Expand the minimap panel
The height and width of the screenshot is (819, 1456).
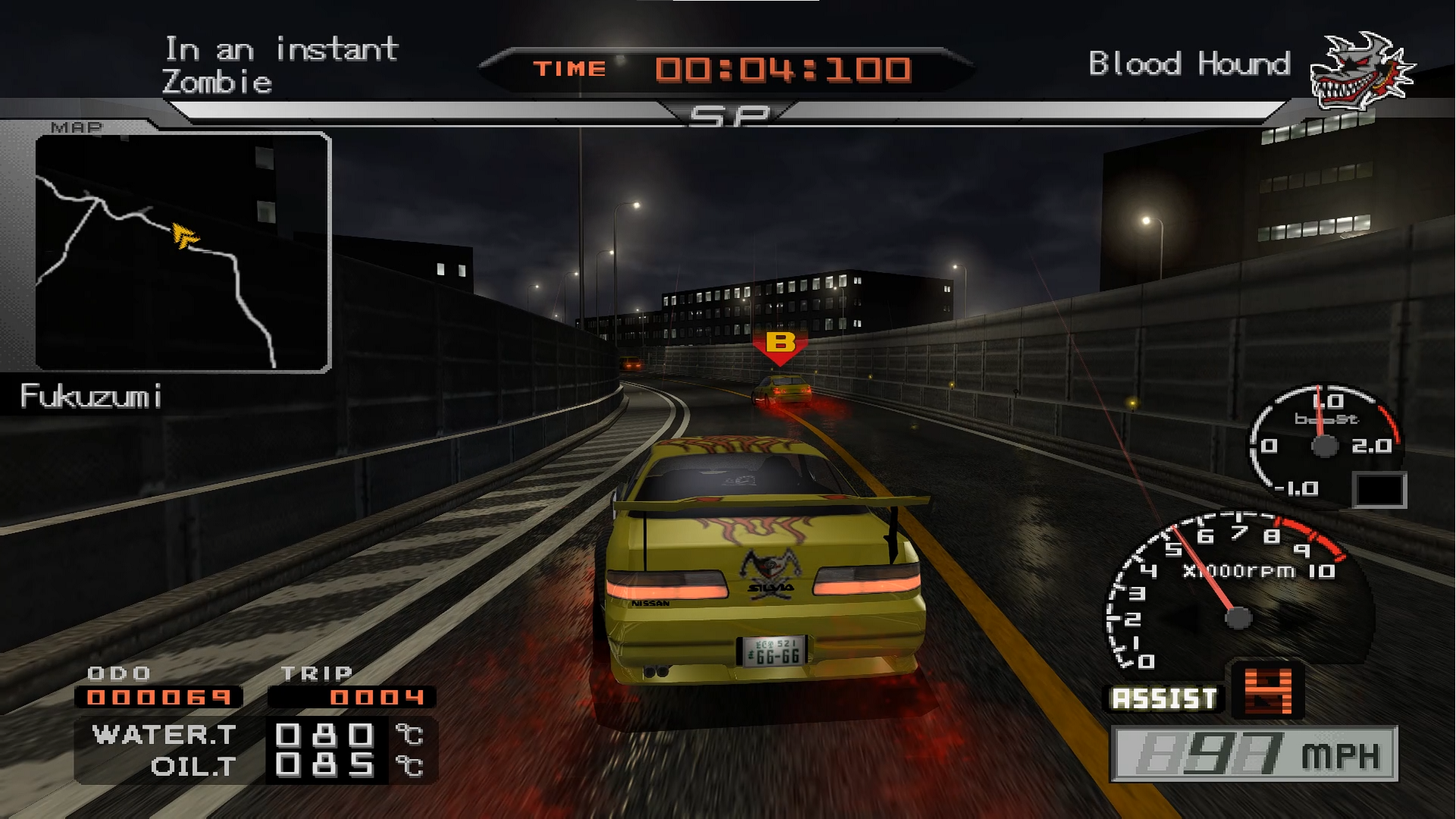182,250
